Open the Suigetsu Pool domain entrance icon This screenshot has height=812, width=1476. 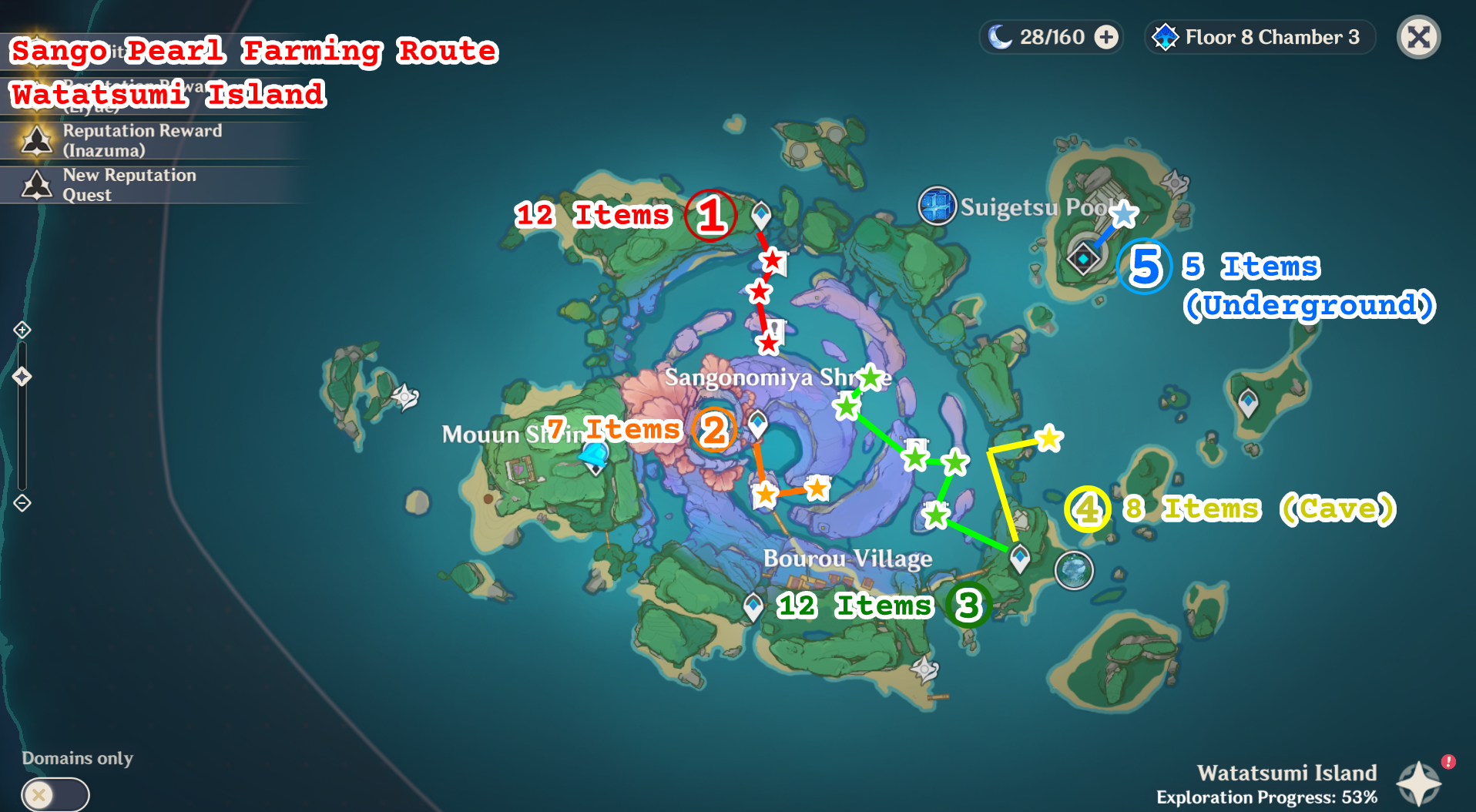[938, 205]
